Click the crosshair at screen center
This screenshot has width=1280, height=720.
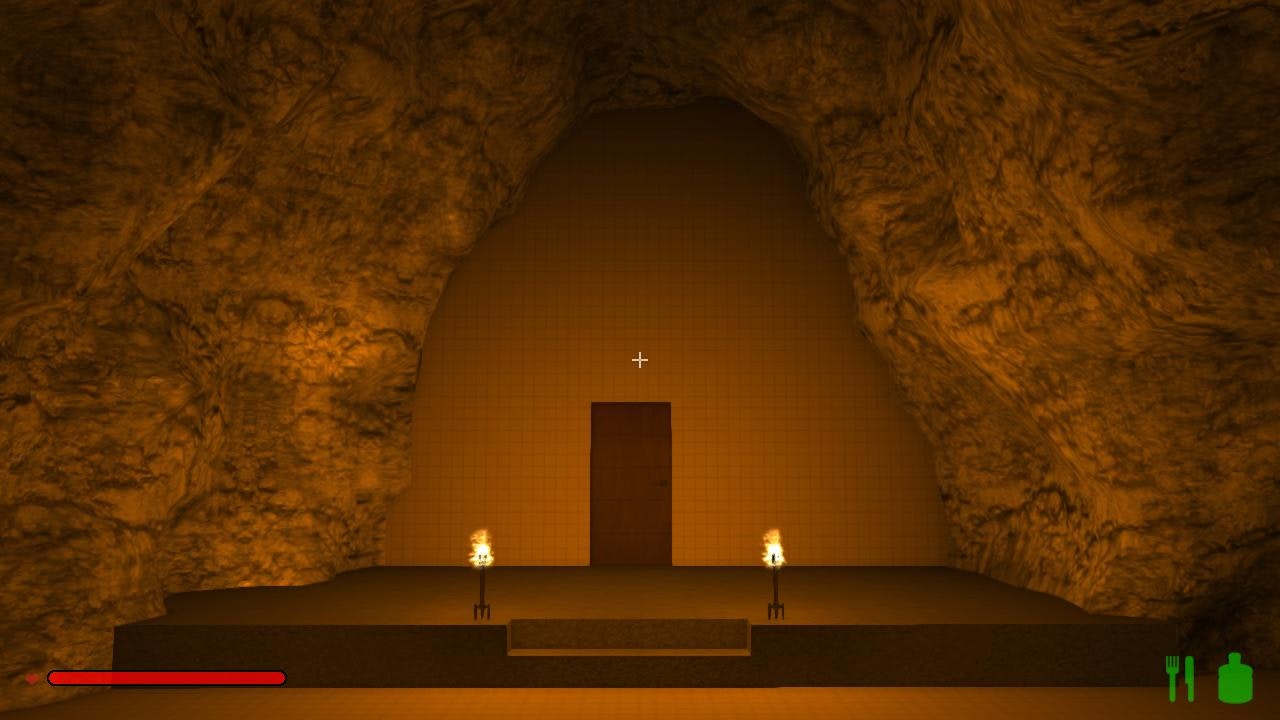[639, 359]
